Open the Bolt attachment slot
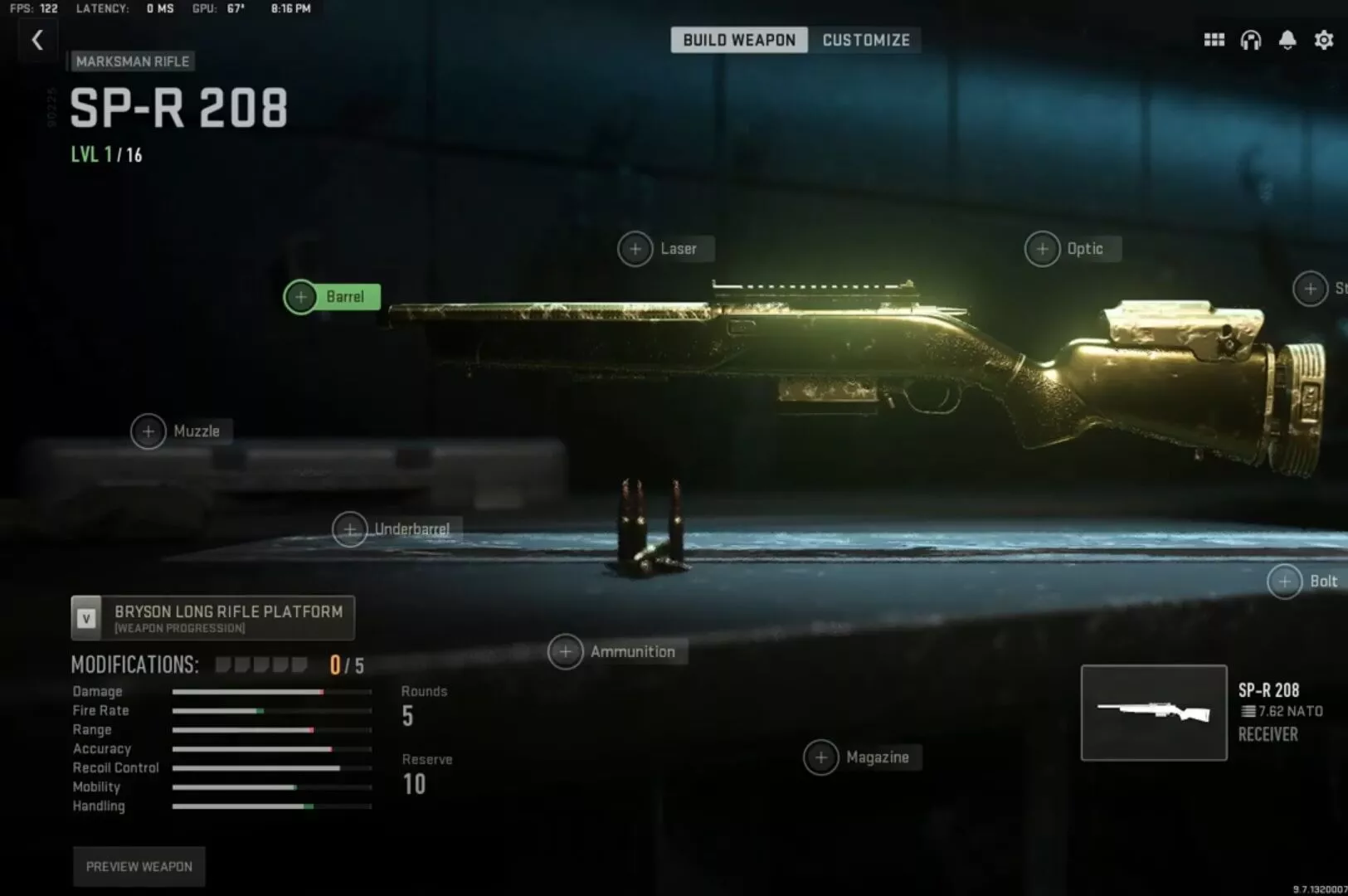 tap(1287, 581)
